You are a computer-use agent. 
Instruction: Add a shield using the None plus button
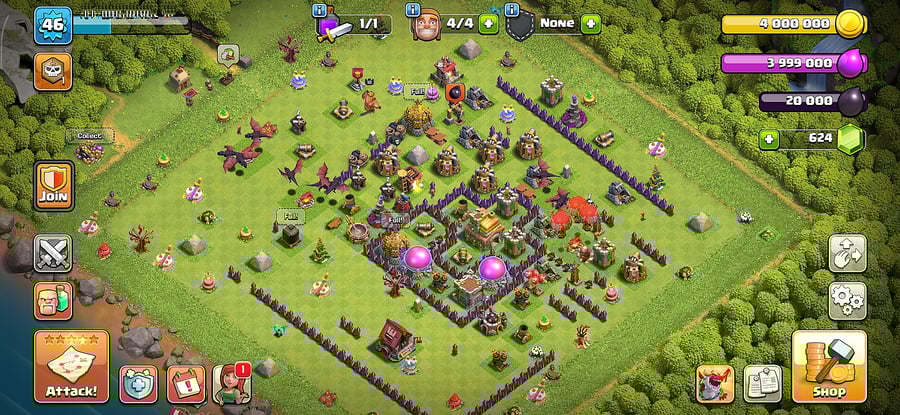pyautogui.click(x=590, y=23)
